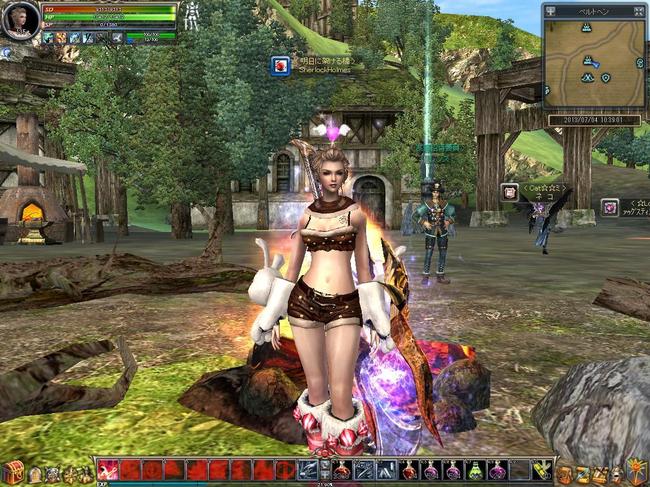Image resolution: width=650 pixels, height=487 pixels.
Task: Click the SherlockHolmes player shop icon
Action: (281, 66)
